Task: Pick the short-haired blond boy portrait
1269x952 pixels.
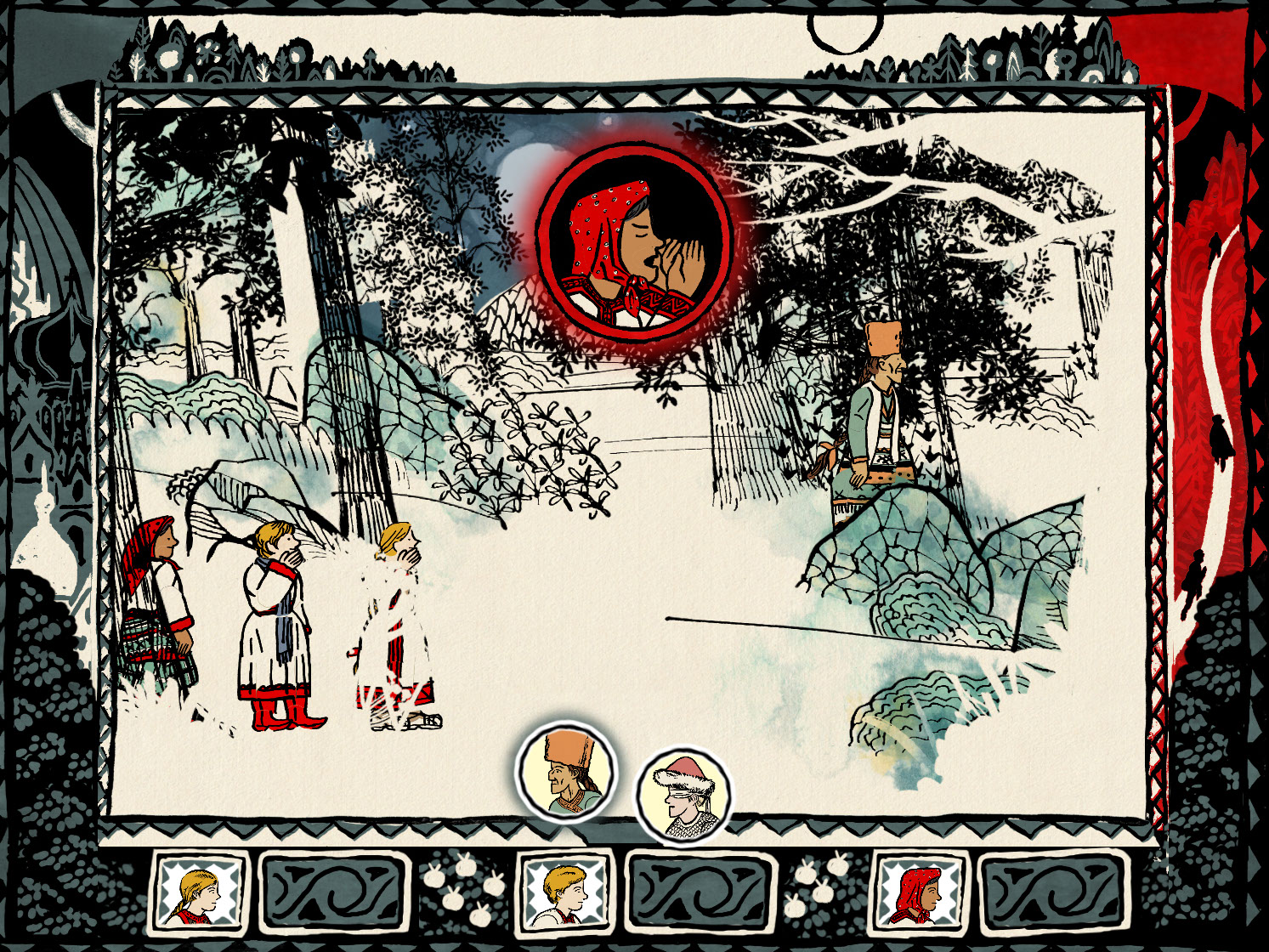Action: 564,892
